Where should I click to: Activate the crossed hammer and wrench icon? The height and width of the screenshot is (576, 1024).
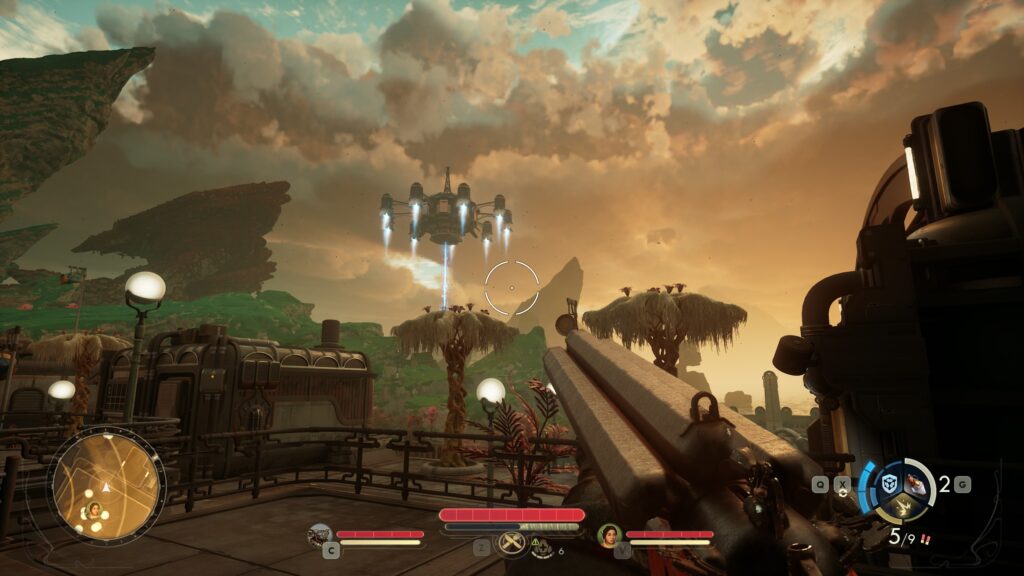511,542
